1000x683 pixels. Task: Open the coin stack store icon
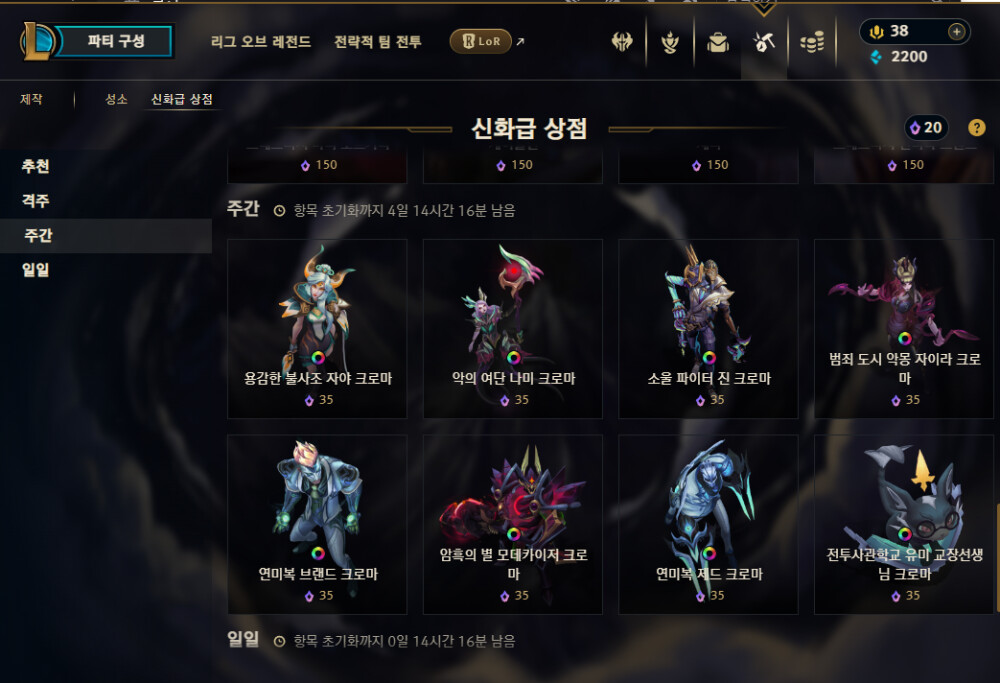(x=812, y=42)
